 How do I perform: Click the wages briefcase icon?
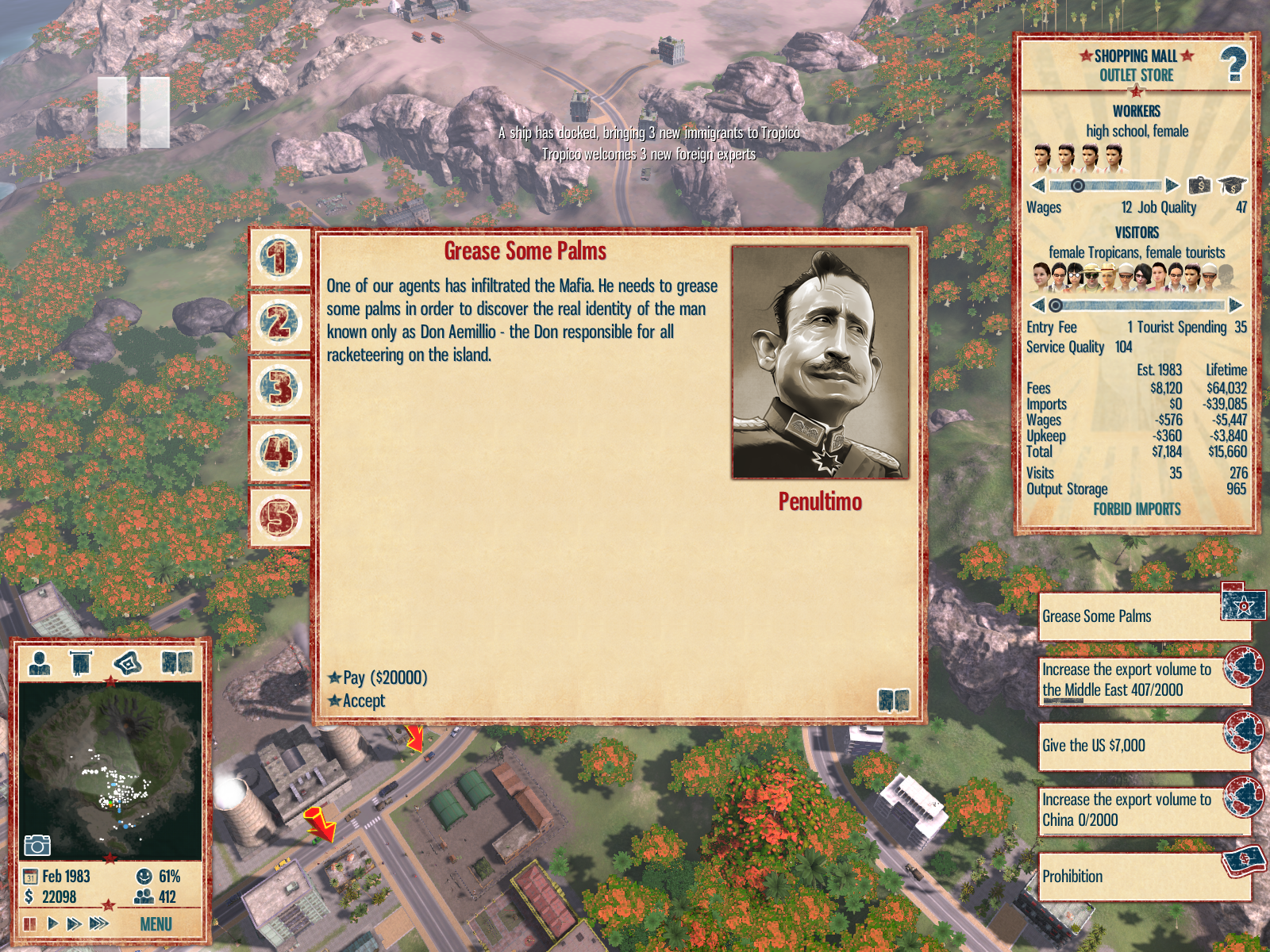click(1199, 186)
